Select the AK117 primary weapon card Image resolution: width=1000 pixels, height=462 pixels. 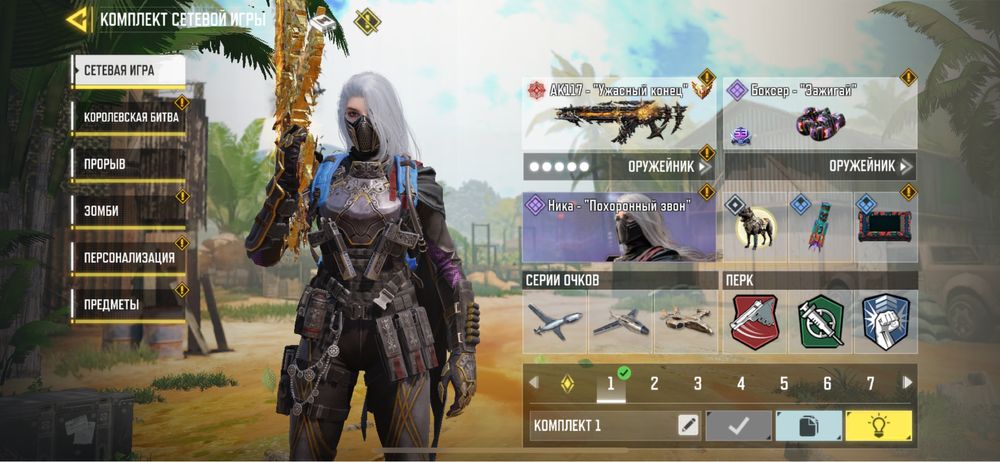[x=619, y=115]
